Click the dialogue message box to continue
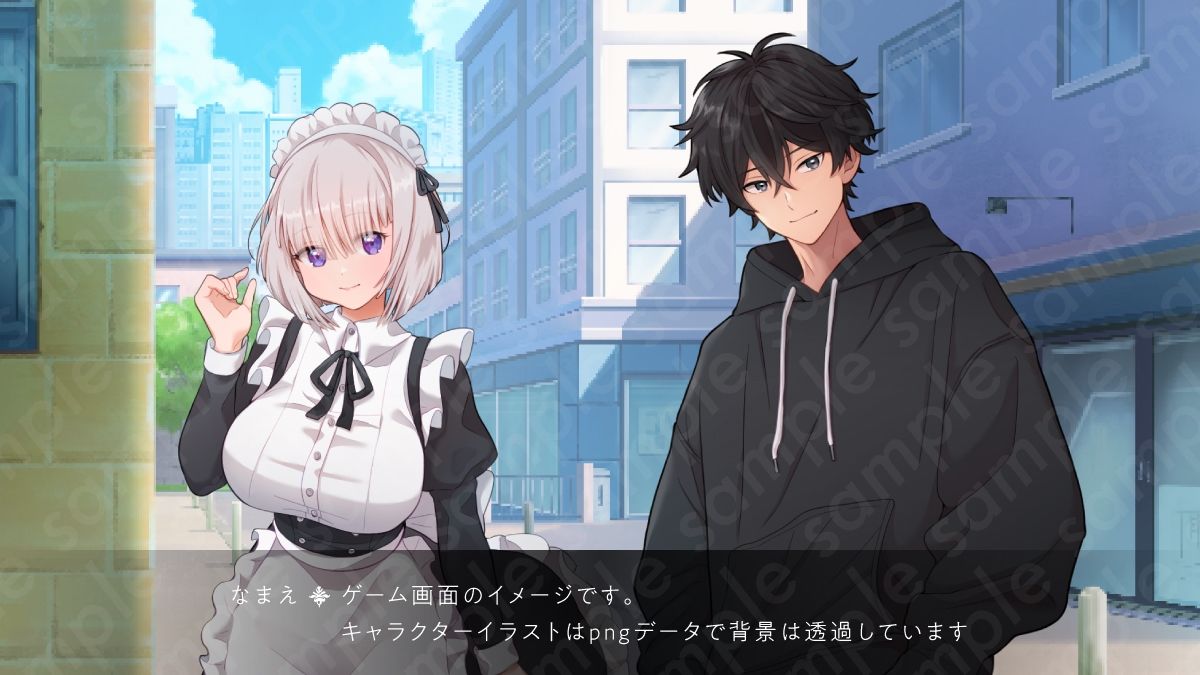The image size is (1200, 675). tap(600, 612)
